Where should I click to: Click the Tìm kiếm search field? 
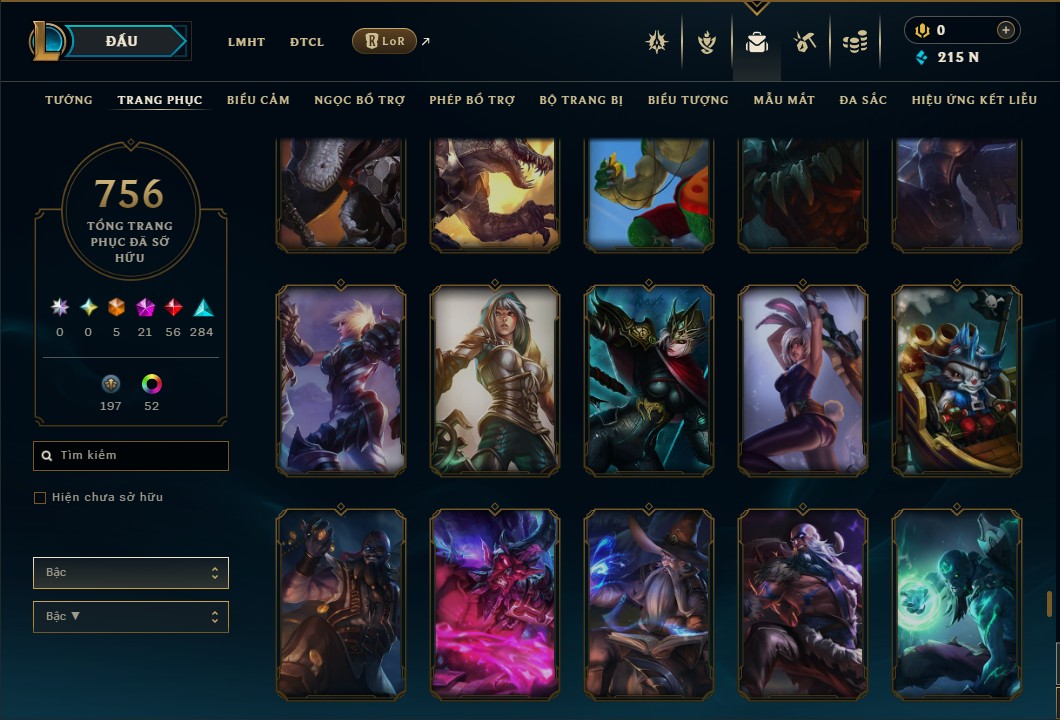coord(131,456)
